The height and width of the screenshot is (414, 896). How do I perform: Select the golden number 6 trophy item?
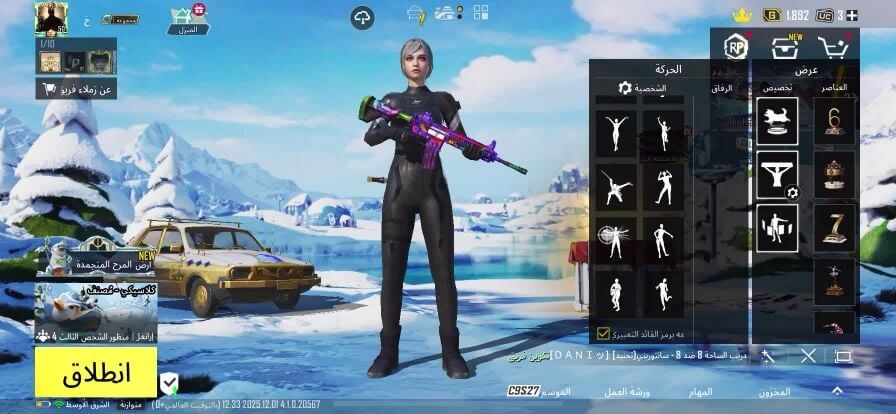[x=835, y=121]
